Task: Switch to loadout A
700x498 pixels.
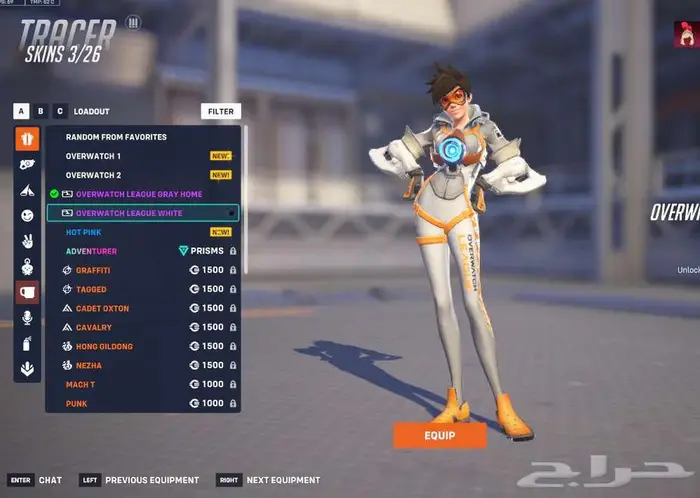Action: (21, 112)
